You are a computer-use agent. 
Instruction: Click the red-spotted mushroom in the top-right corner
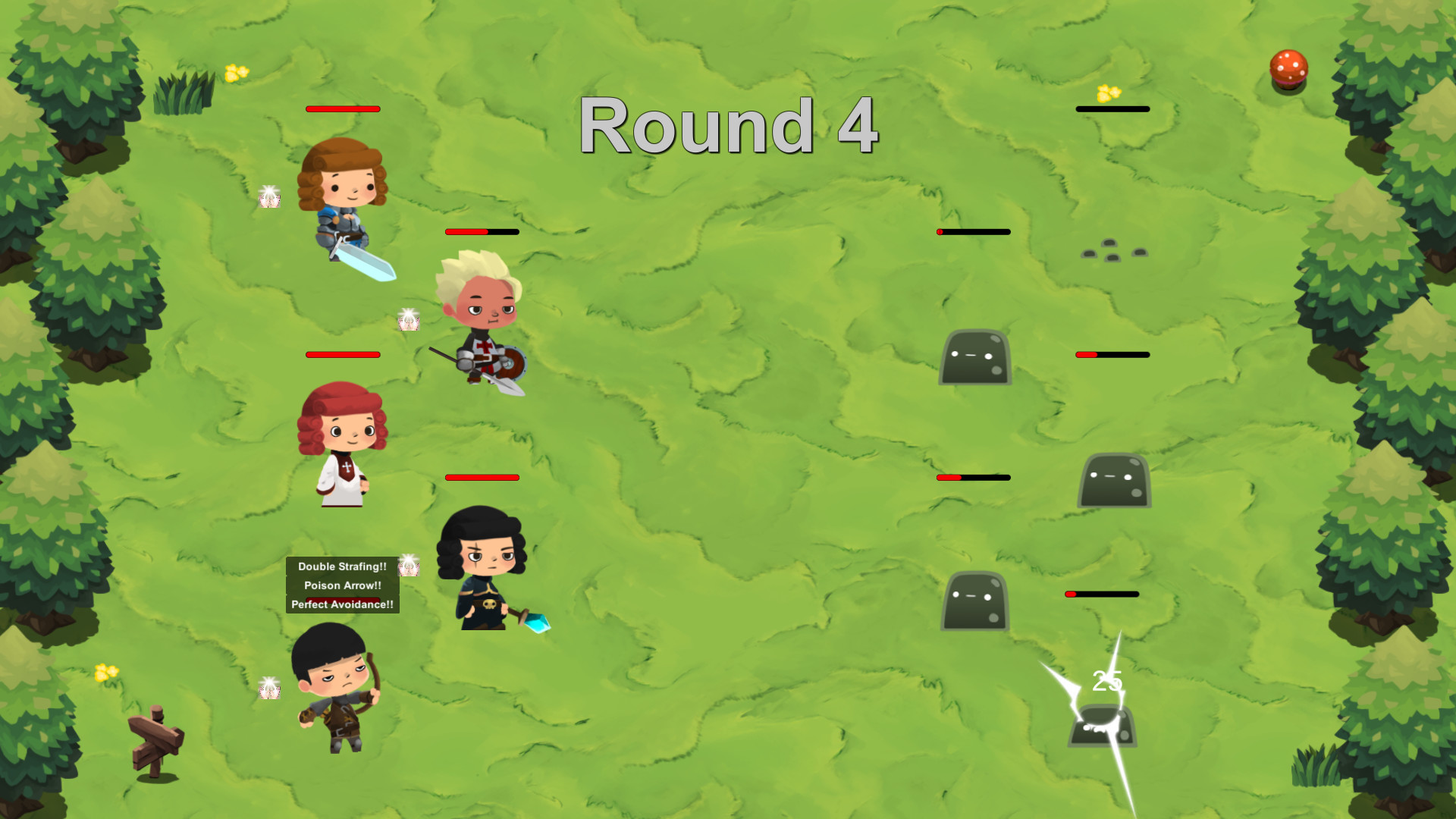pyautogui.click(x=1288, y=70)
